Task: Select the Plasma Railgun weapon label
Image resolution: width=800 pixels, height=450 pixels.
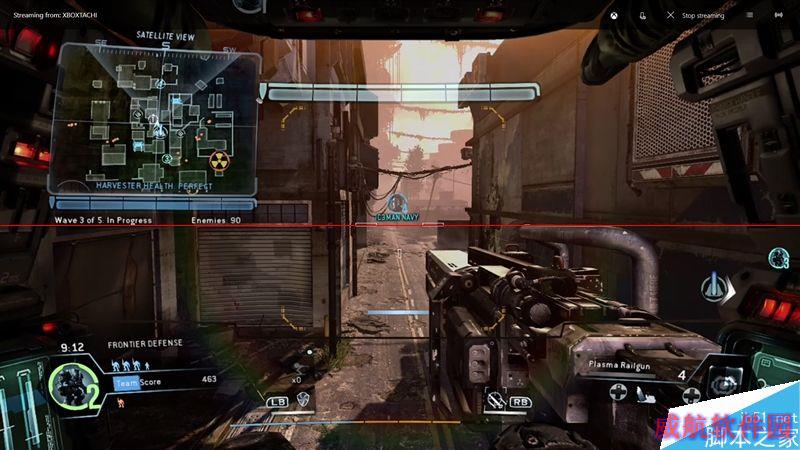Action: tap(620, 365)
